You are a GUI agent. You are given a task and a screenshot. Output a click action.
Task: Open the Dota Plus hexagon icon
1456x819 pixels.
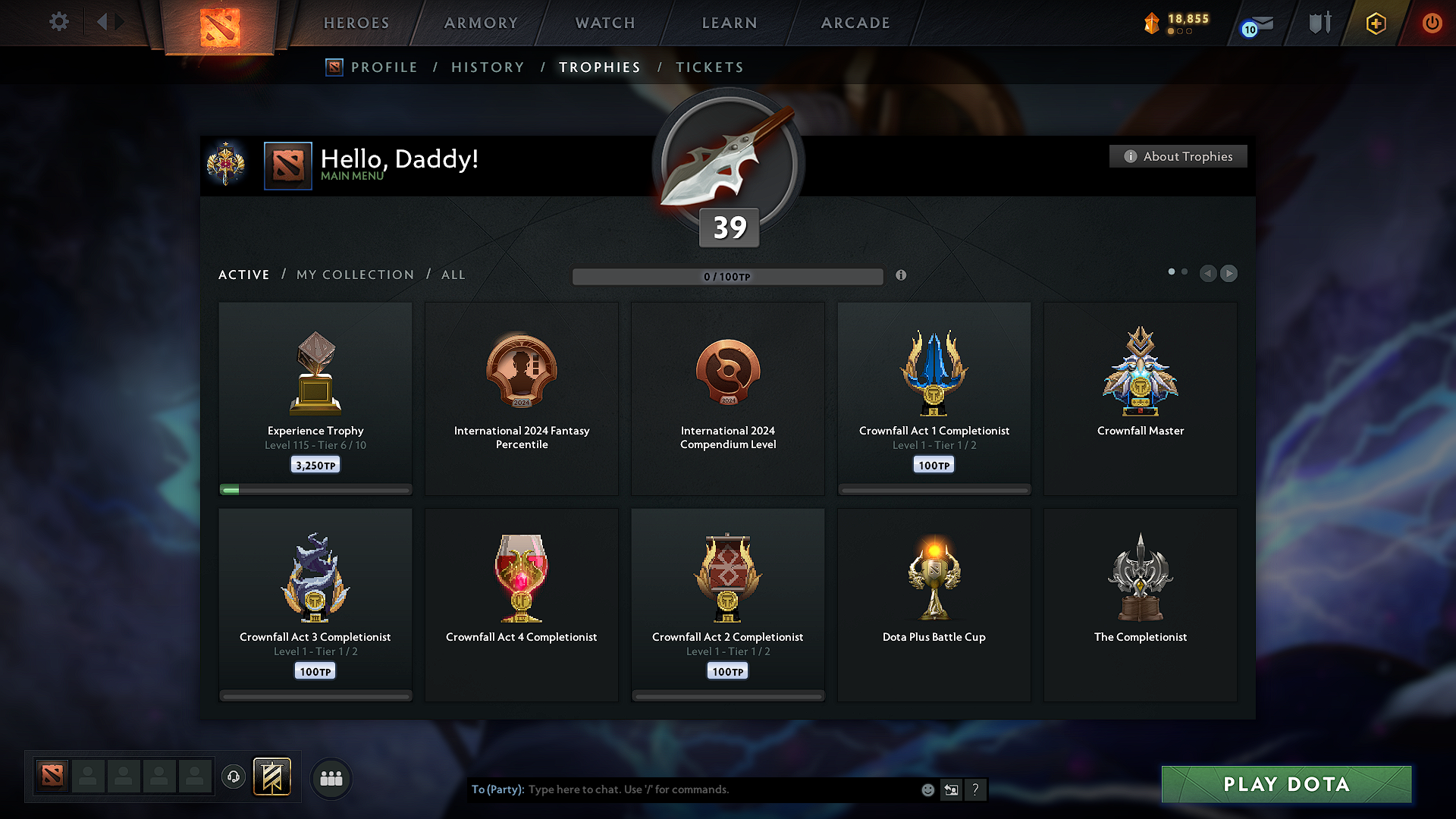(x=1375, y=23)
